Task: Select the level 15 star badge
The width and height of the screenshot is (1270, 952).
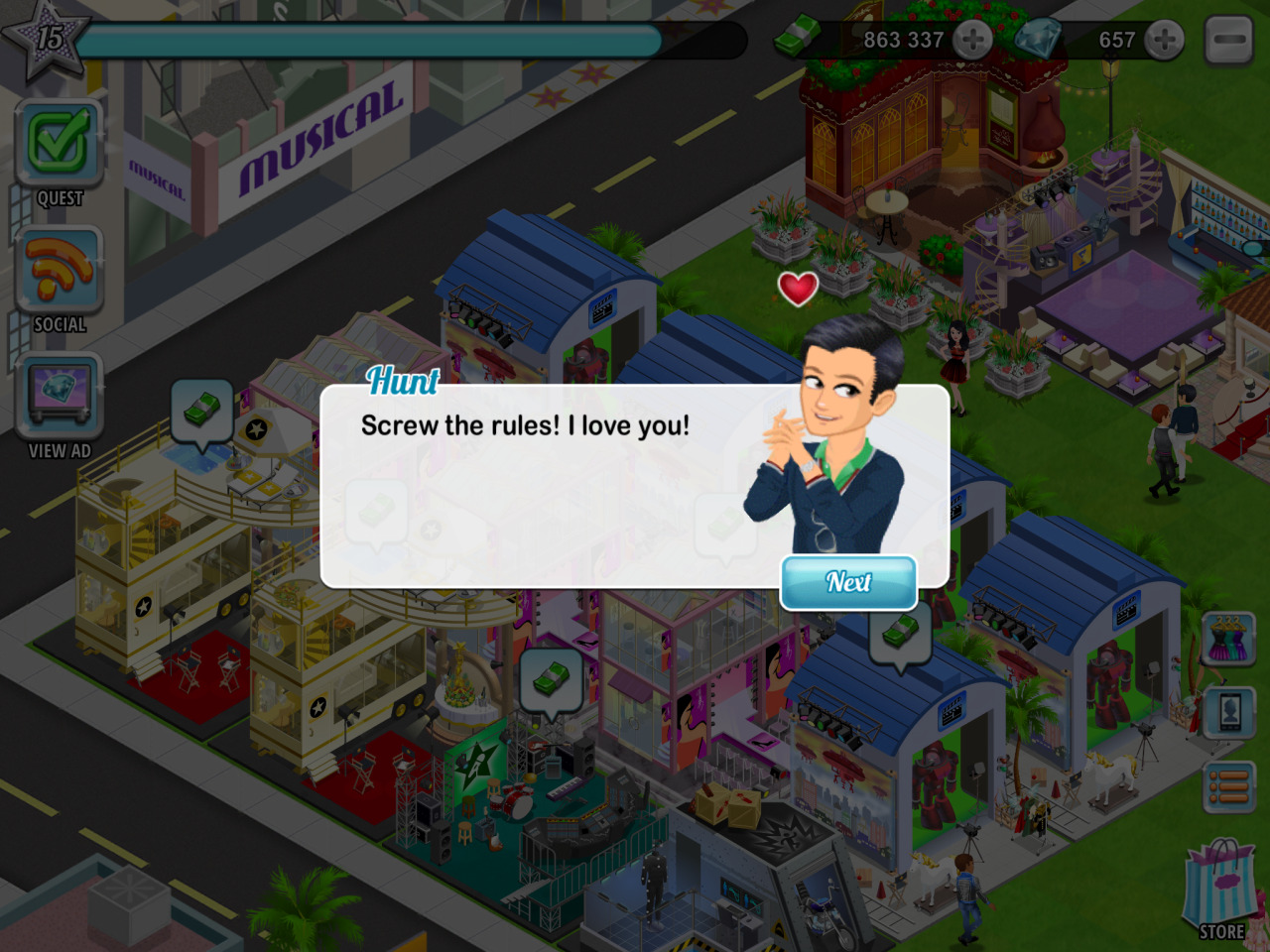Action: (x=47, y=40)
